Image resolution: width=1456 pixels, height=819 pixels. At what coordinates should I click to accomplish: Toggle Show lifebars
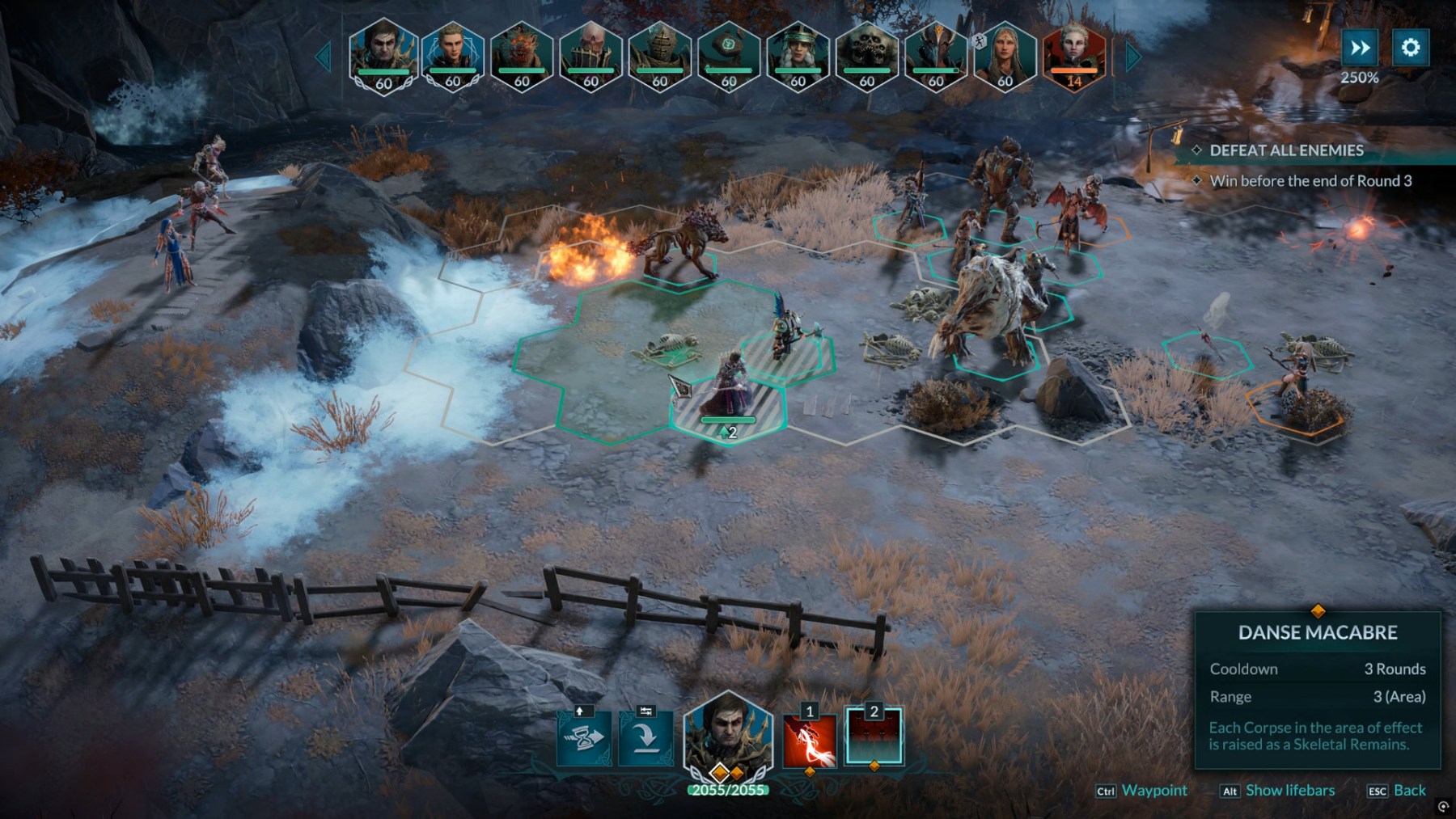(1289, 791)
